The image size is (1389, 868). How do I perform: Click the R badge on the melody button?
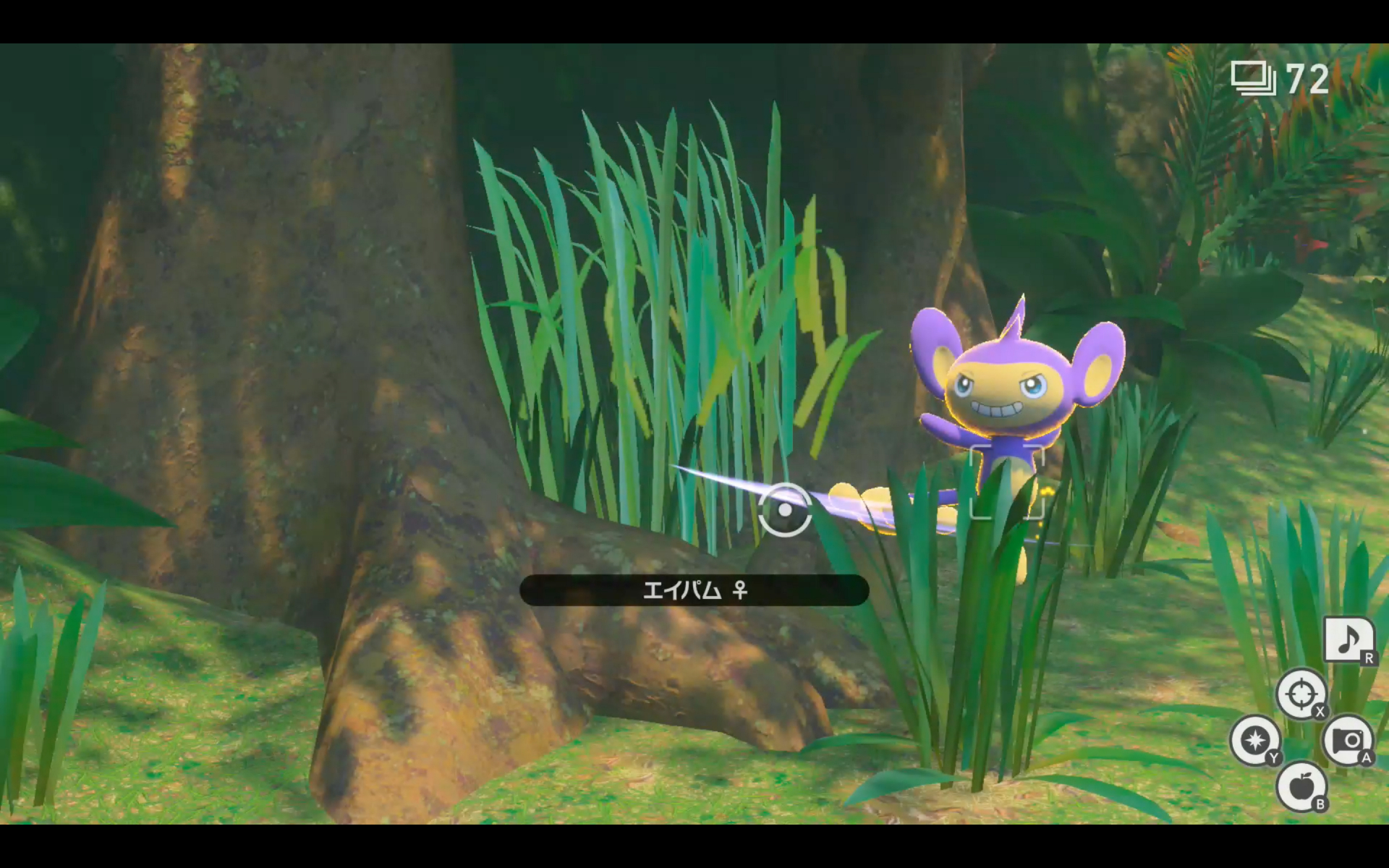coord(1369,659)
